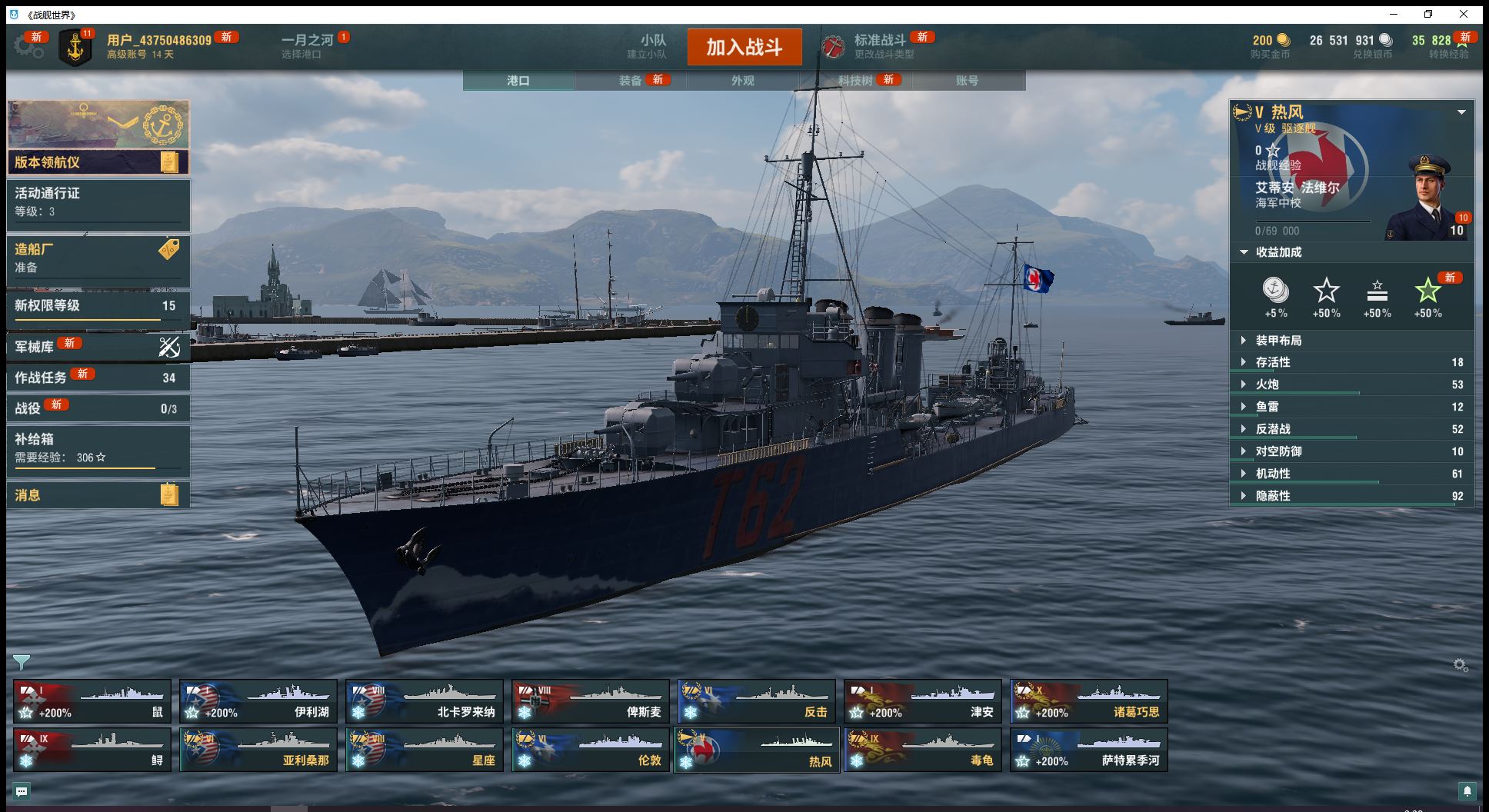1489x812 pixels.
Task: Click the 加入战斗 battle button
Action: [744, 47]
